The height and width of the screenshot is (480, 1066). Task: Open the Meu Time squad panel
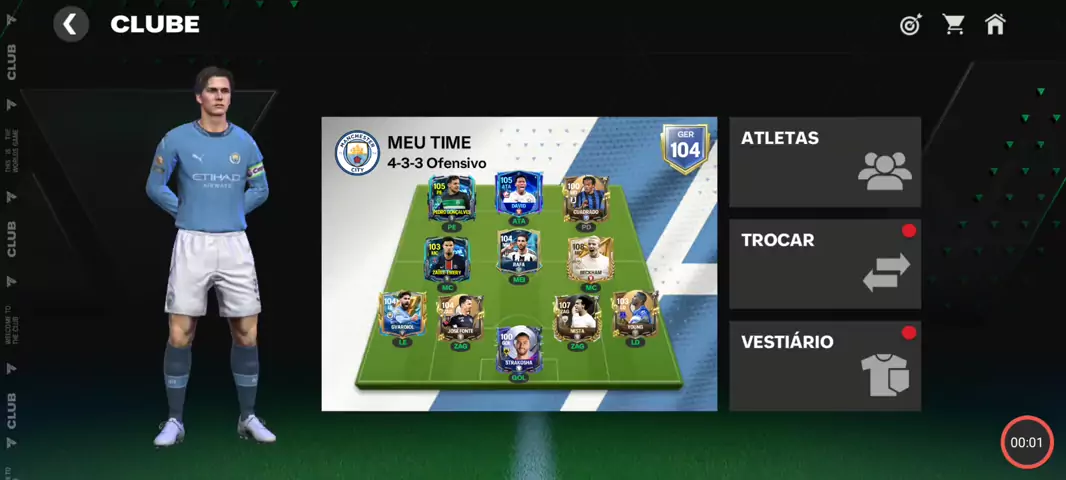tap(519, 264)
